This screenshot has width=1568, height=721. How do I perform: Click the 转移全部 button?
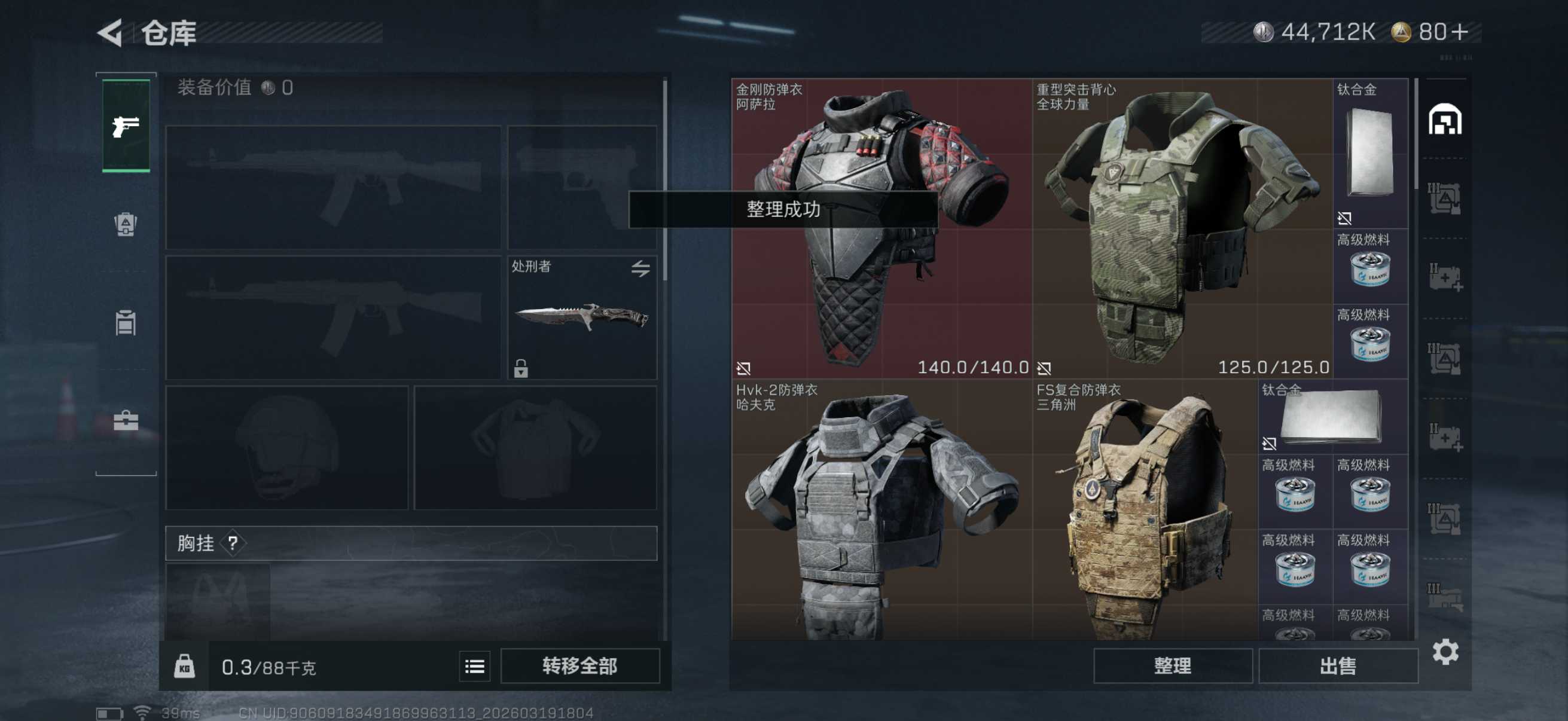(x=579, y=665)
